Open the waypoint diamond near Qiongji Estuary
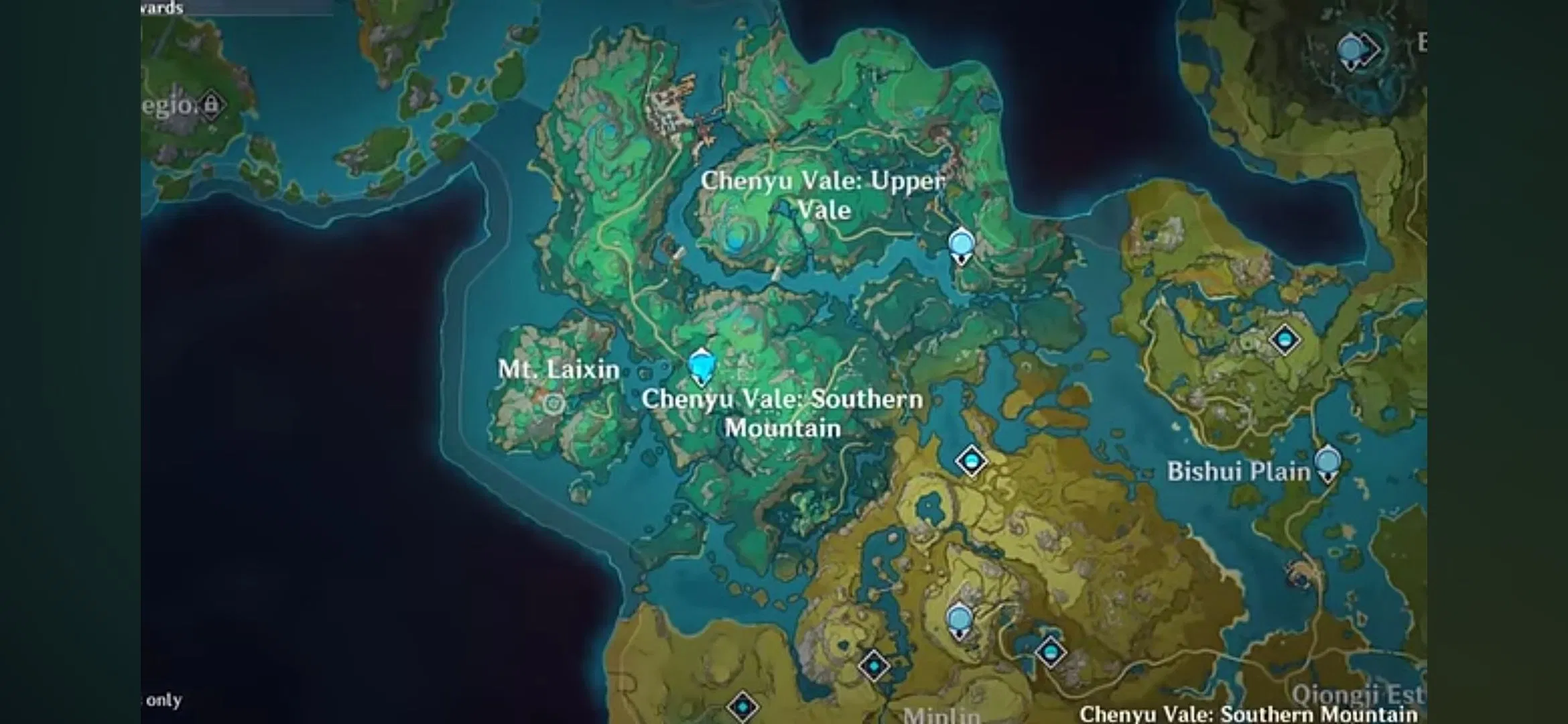The width and height of the screenshot is (1568, 724). coord(1050,651)
